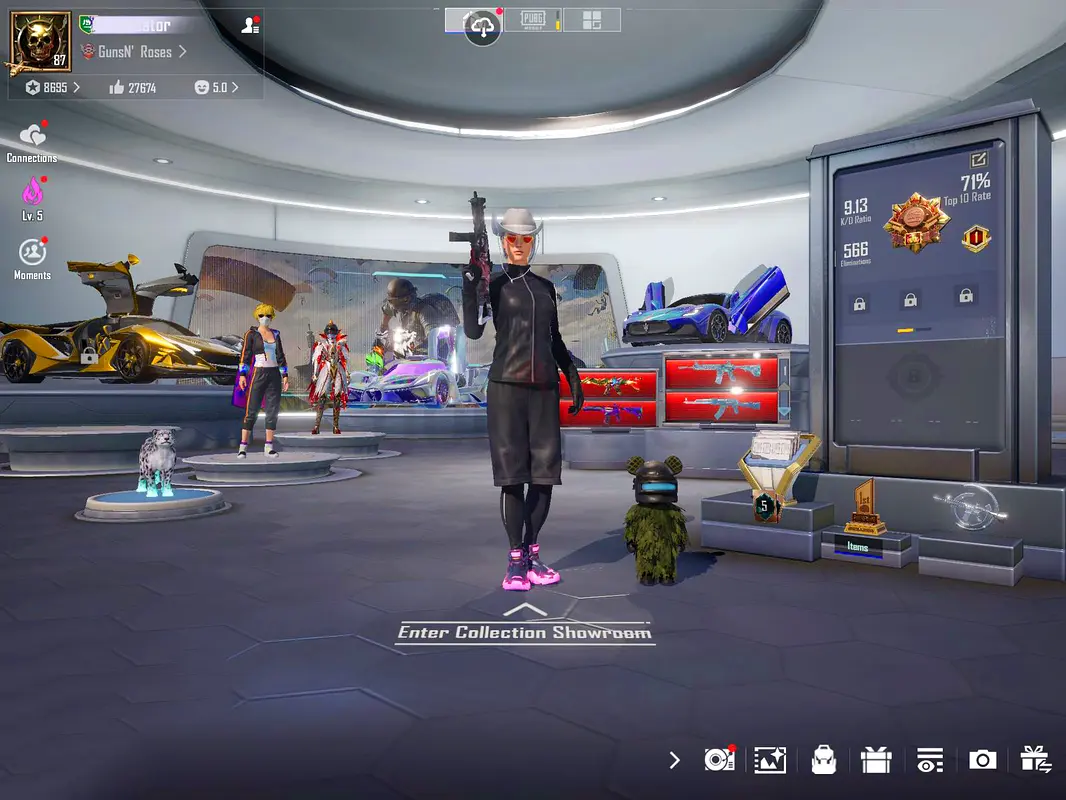Image resolution: width=1066 pixels, height=800 pixels.
Task: Enter Collection Showroom
Action: (524, 631)
